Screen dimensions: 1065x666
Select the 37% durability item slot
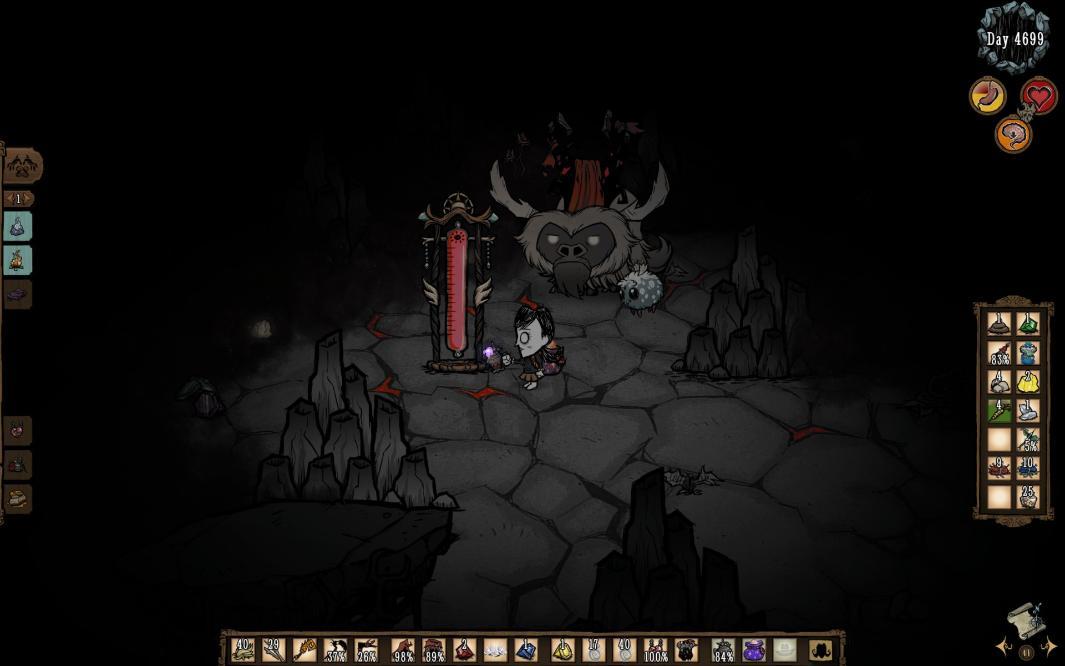pos(336,649)
